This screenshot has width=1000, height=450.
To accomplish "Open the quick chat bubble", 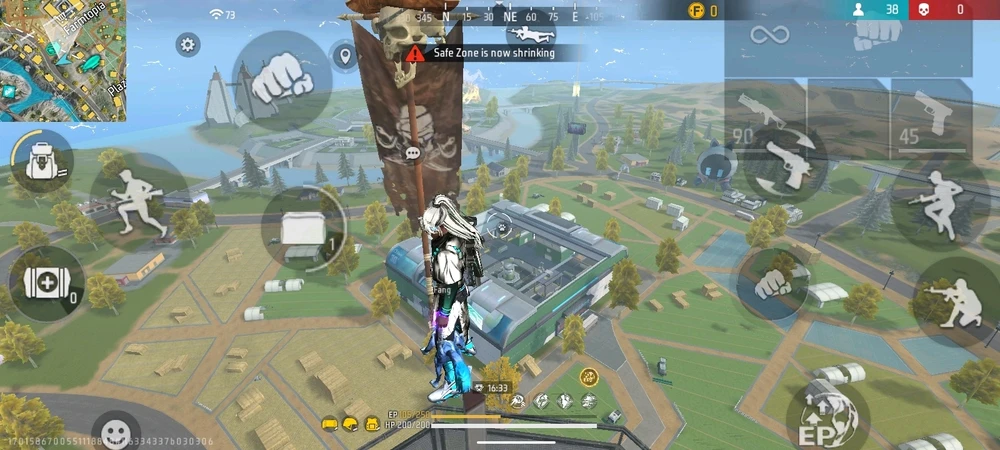I will pos(413,153).
